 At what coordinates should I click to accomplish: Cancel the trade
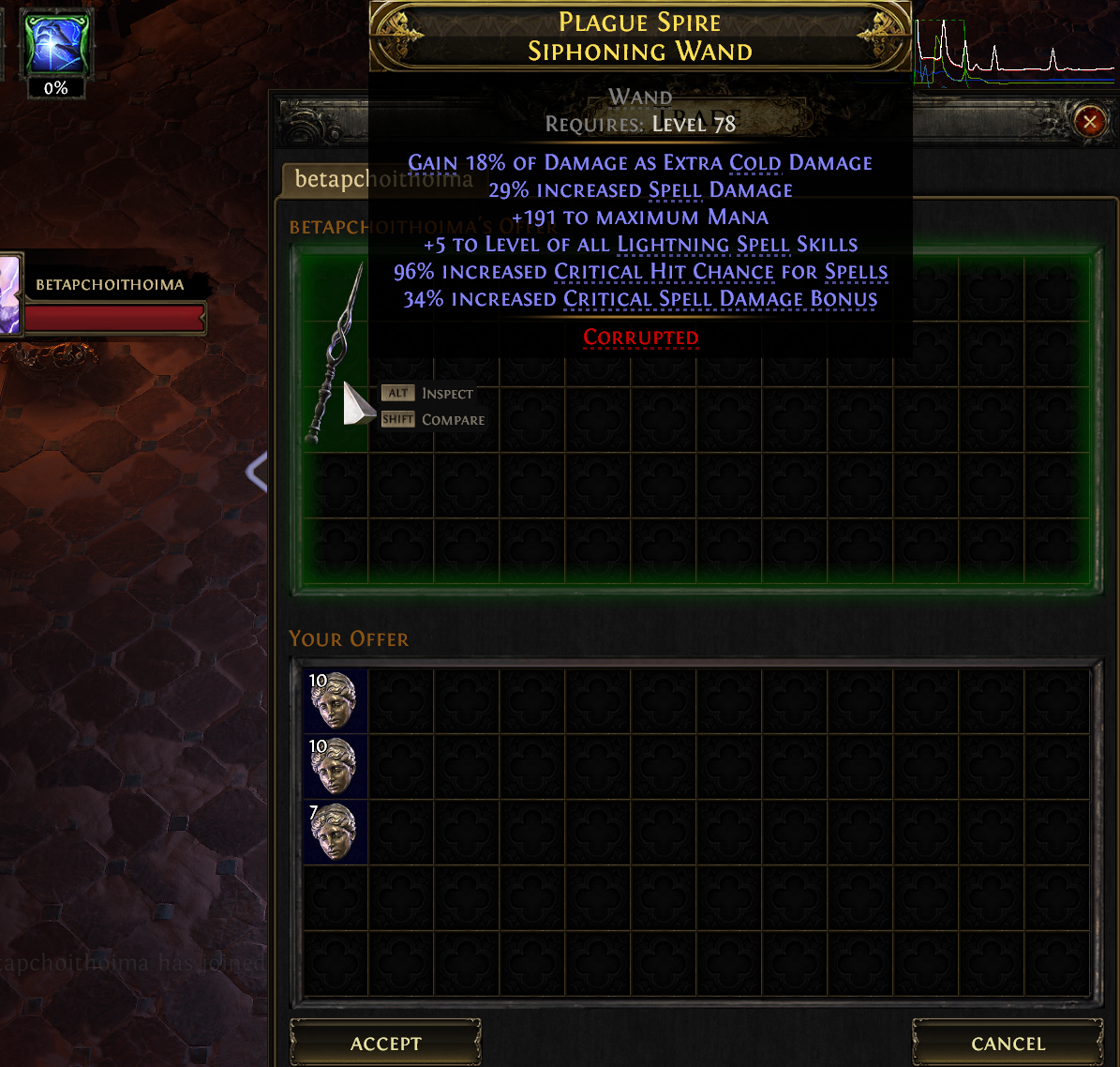pos(1008,1044)
